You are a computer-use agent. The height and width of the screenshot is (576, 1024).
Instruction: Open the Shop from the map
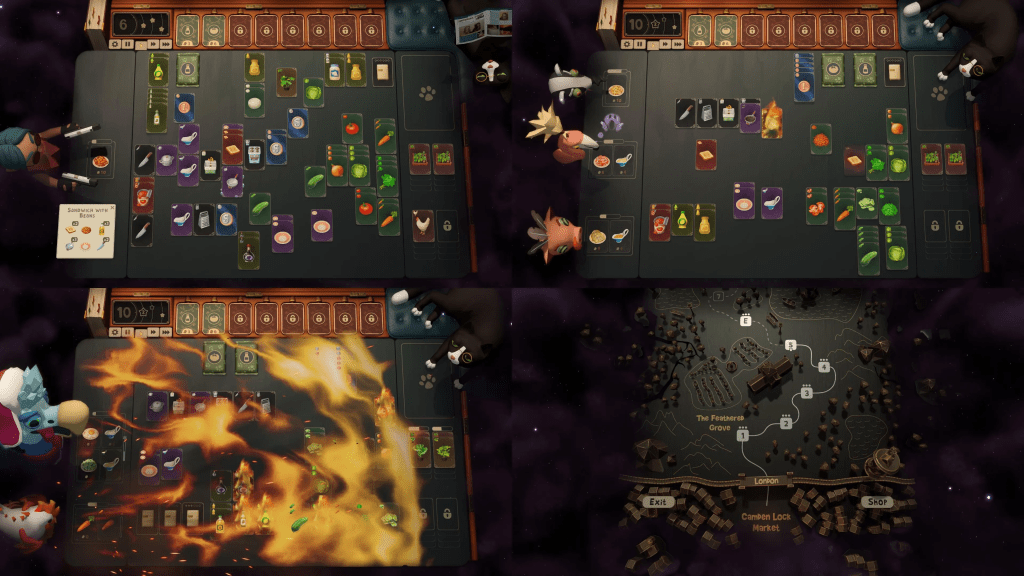click(875, 501)
